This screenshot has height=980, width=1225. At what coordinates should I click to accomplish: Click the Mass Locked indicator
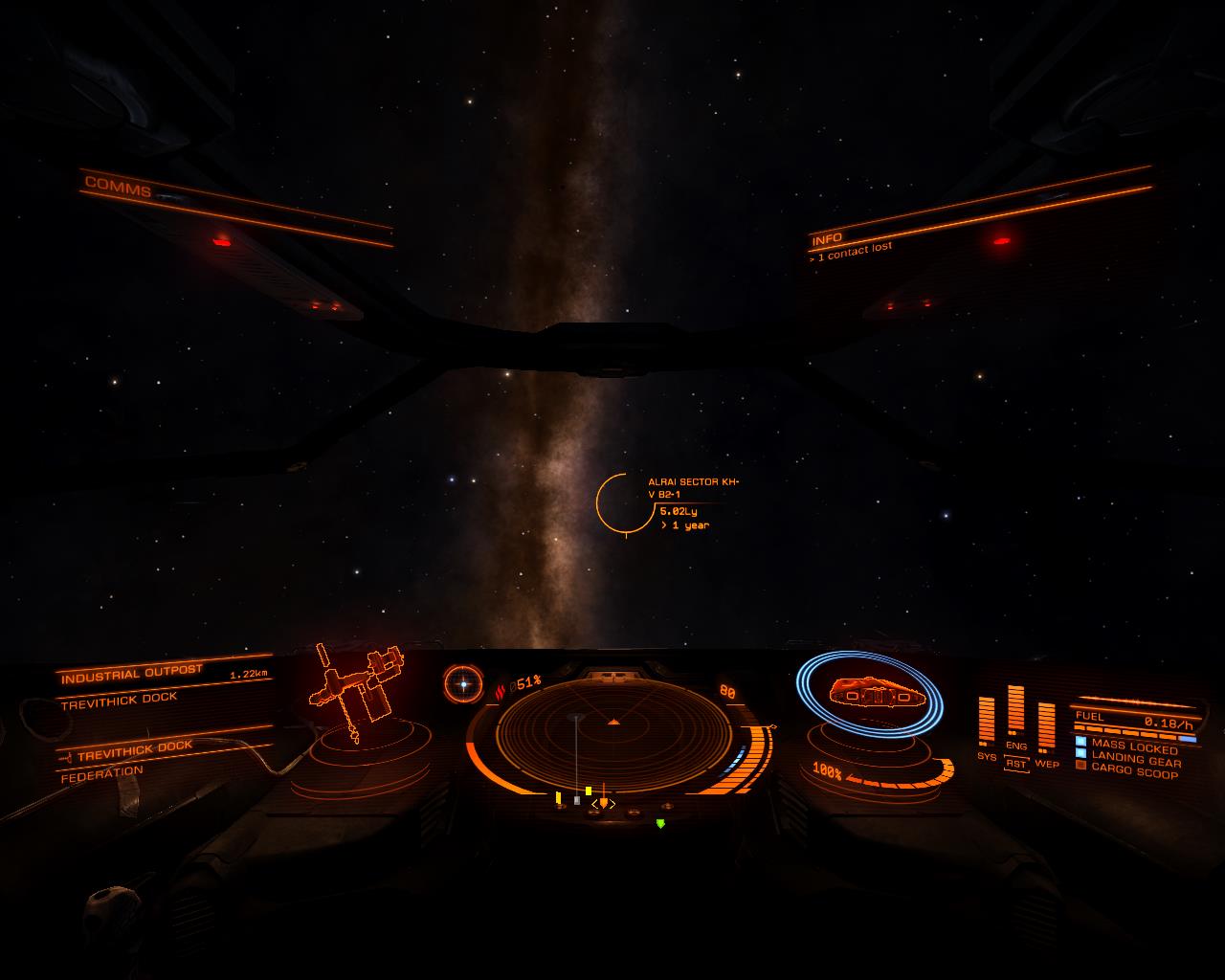click(x=1134, y=747)
